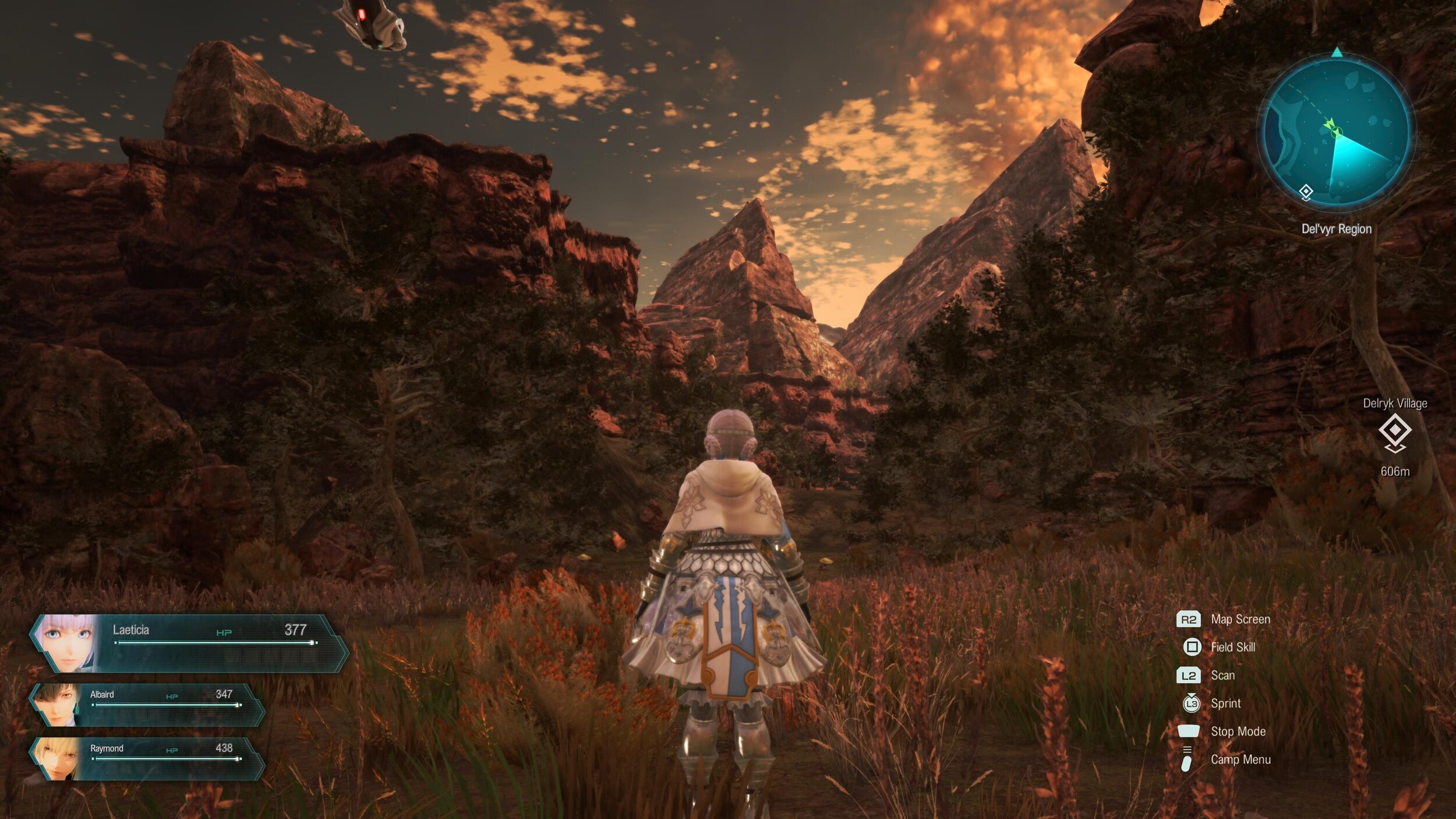Select the Delryk Village destination marker
1456x819 pixels.
point(1395,432)
